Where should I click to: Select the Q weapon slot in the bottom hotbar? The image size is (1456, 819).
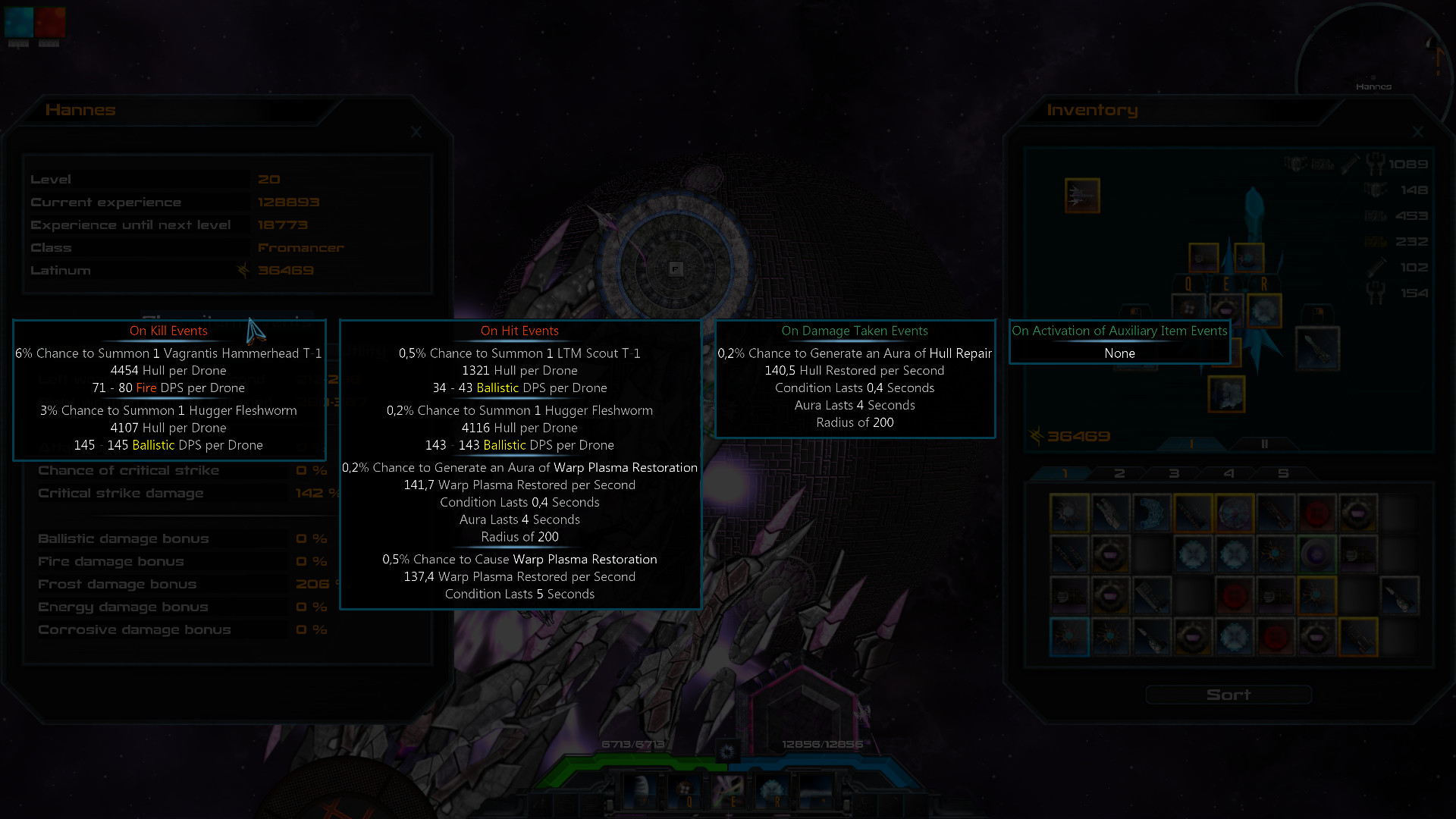(689, 789)
